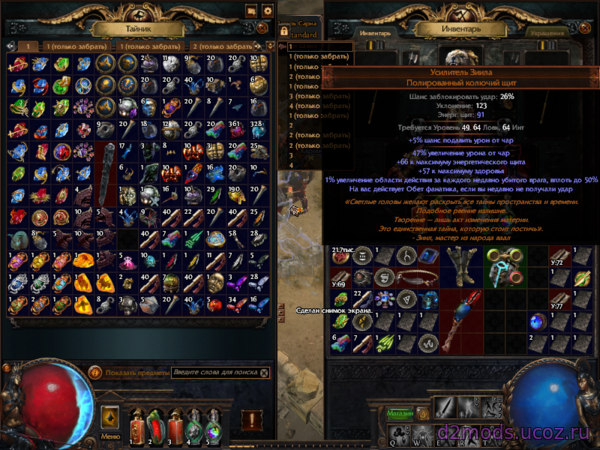This screenshot has height=450, width=600.
Task: Open the Магазин shop button
Action: (x=400, y=412)
